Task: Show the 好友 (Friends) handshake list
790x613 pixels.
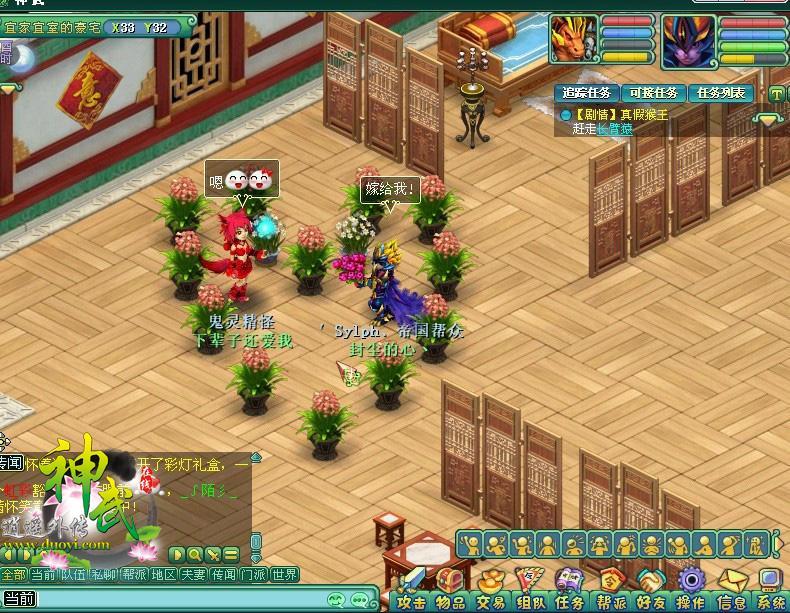Action: pyautogui.click(x=651, y=590)
